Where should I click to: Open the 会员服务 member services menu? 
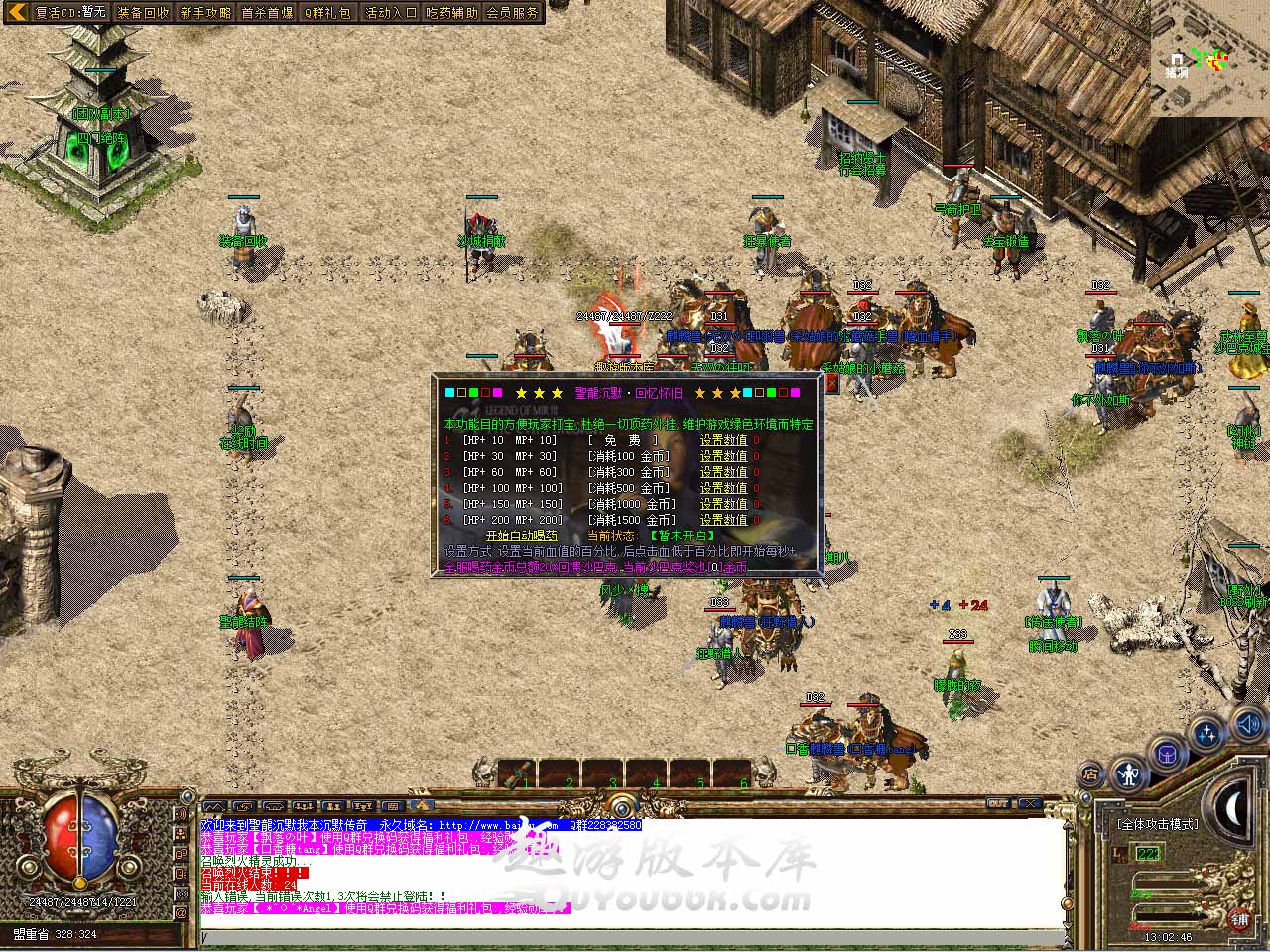tap(513, 13)
